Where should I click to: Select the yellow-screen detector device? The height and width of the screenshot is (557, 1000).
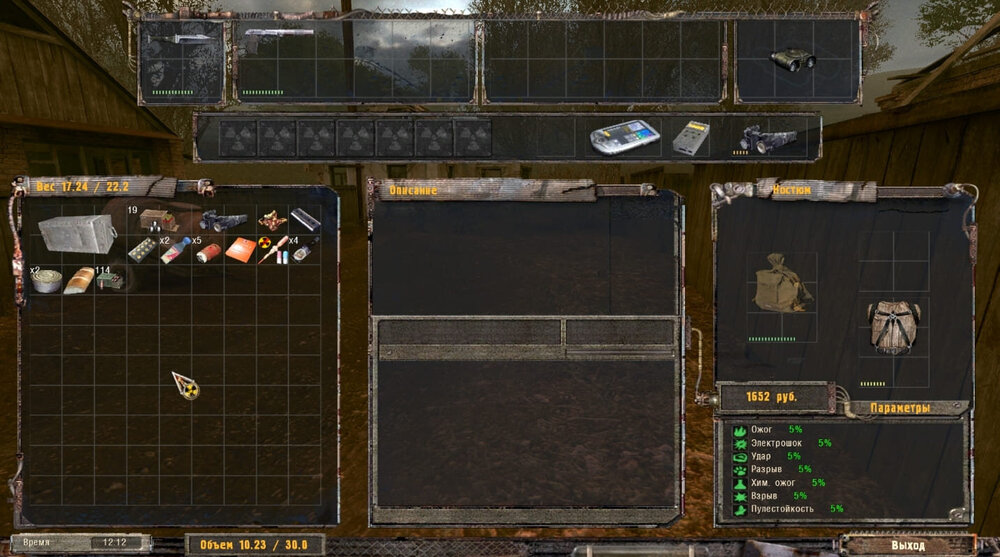pos(691,139)
